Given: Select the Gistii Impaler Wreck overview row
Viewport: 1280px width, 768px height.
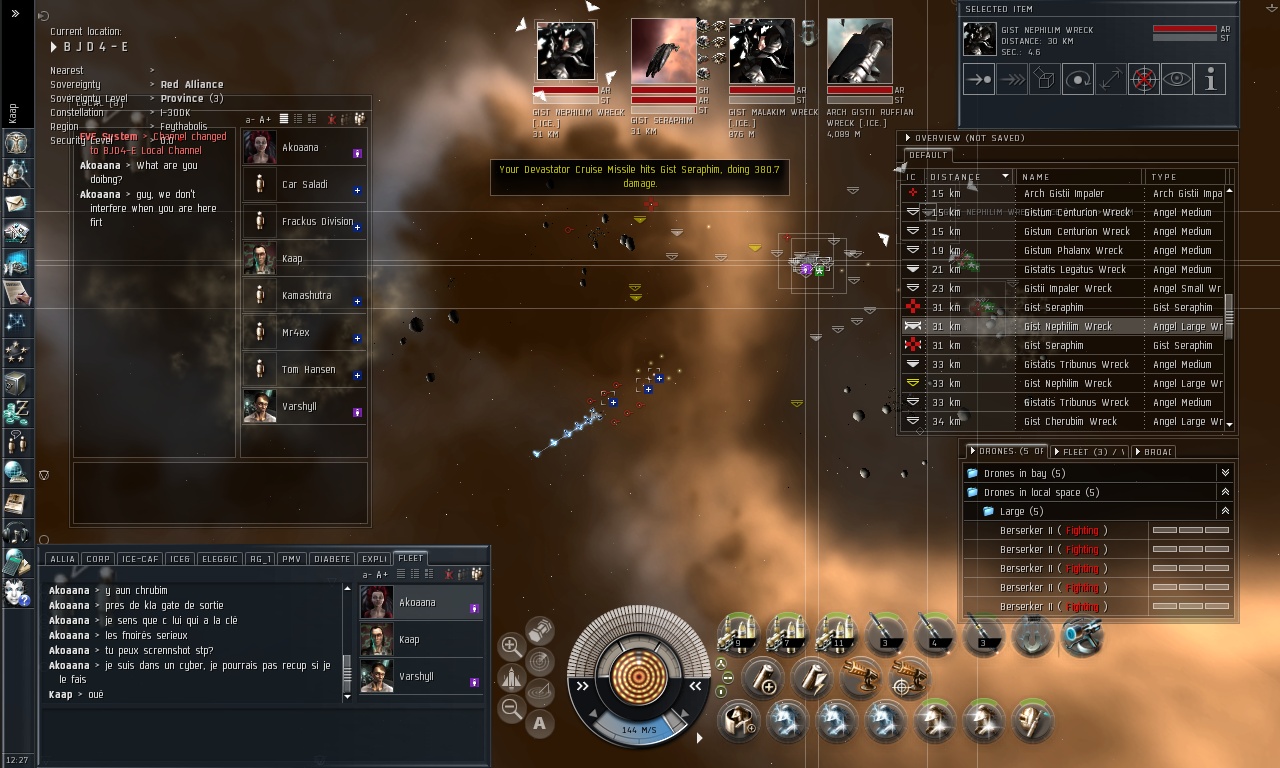Looking at the screenshot, I should point(1068,288).
